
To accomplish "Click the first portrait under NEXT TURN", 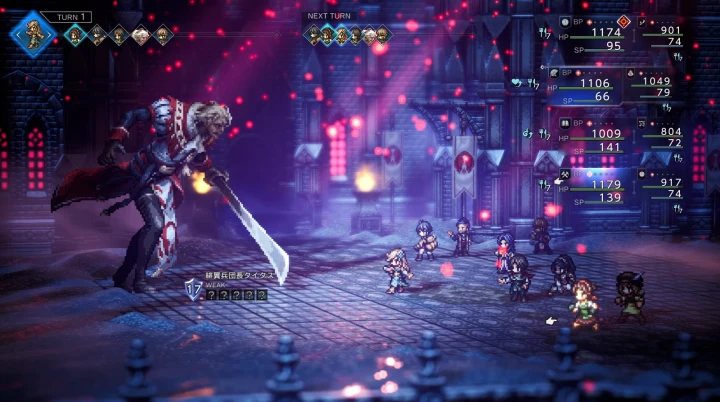I will point(314,36).
